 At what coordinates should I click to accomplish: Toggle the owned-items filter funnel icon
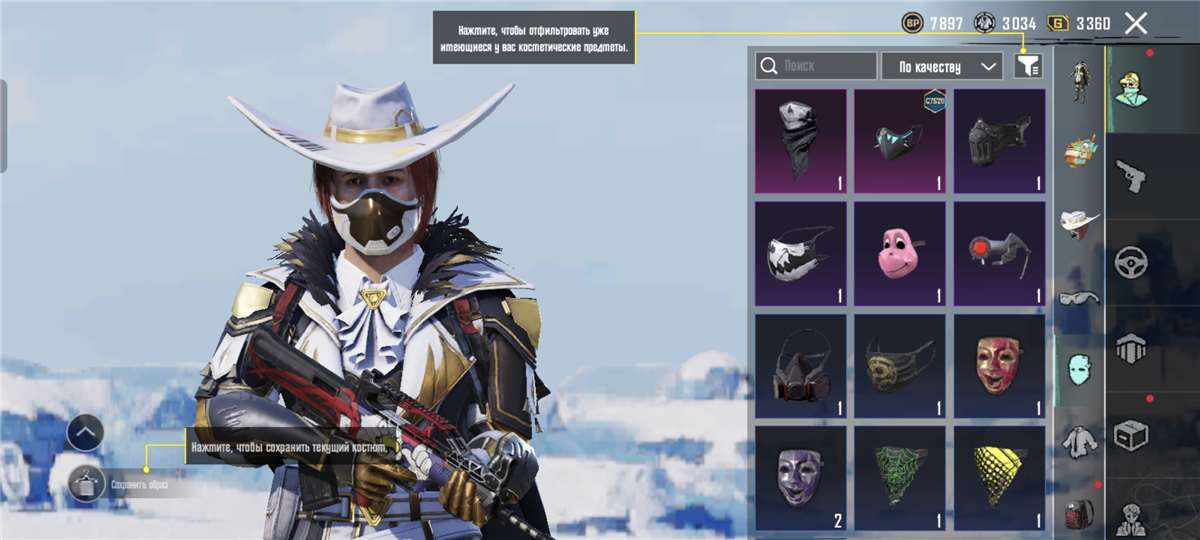click(x=1027, y=66)
